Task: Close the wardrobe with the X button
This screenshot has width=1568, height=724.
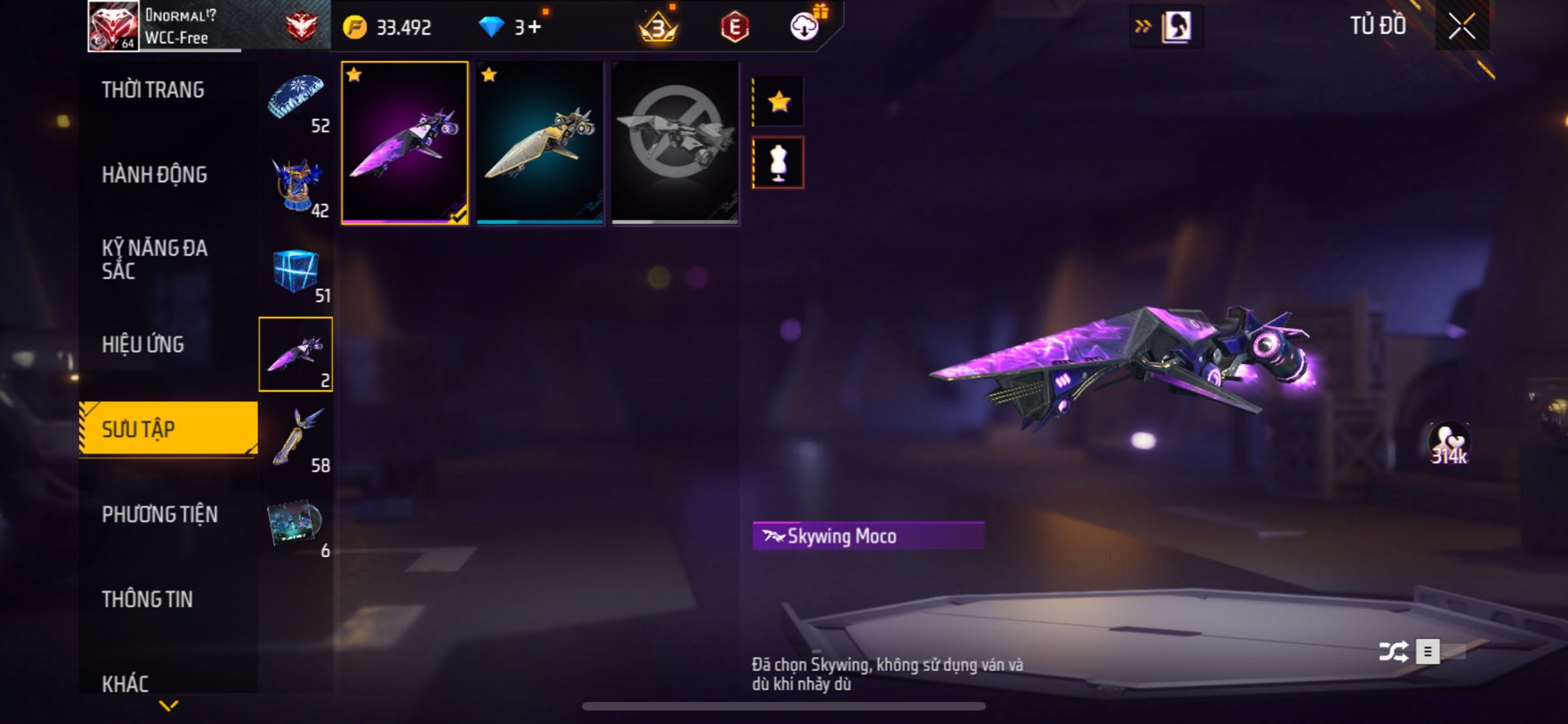Action: (1462, 27)
